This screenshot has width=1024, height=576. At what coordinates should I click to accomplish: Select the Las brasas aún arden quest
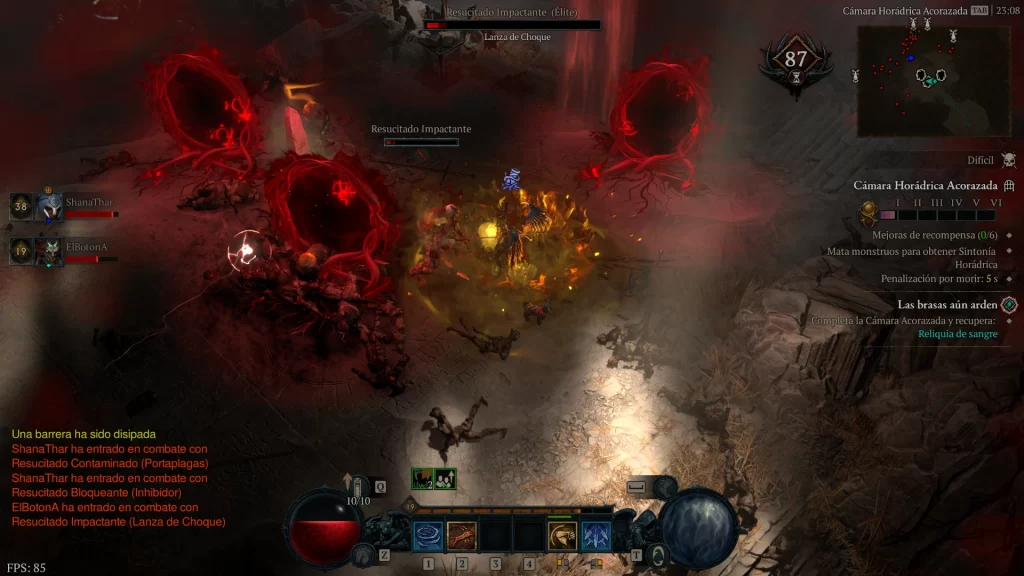click(947, 304)
